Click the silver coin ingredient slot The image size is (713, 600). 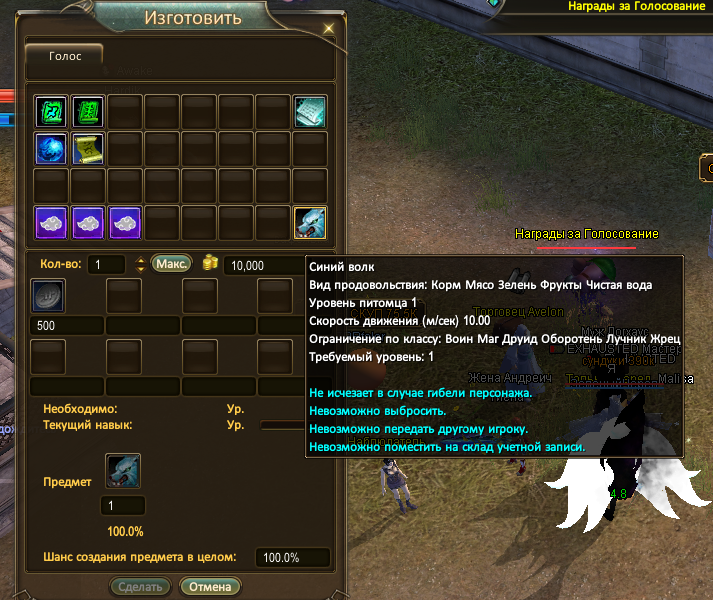click(50, 297)
